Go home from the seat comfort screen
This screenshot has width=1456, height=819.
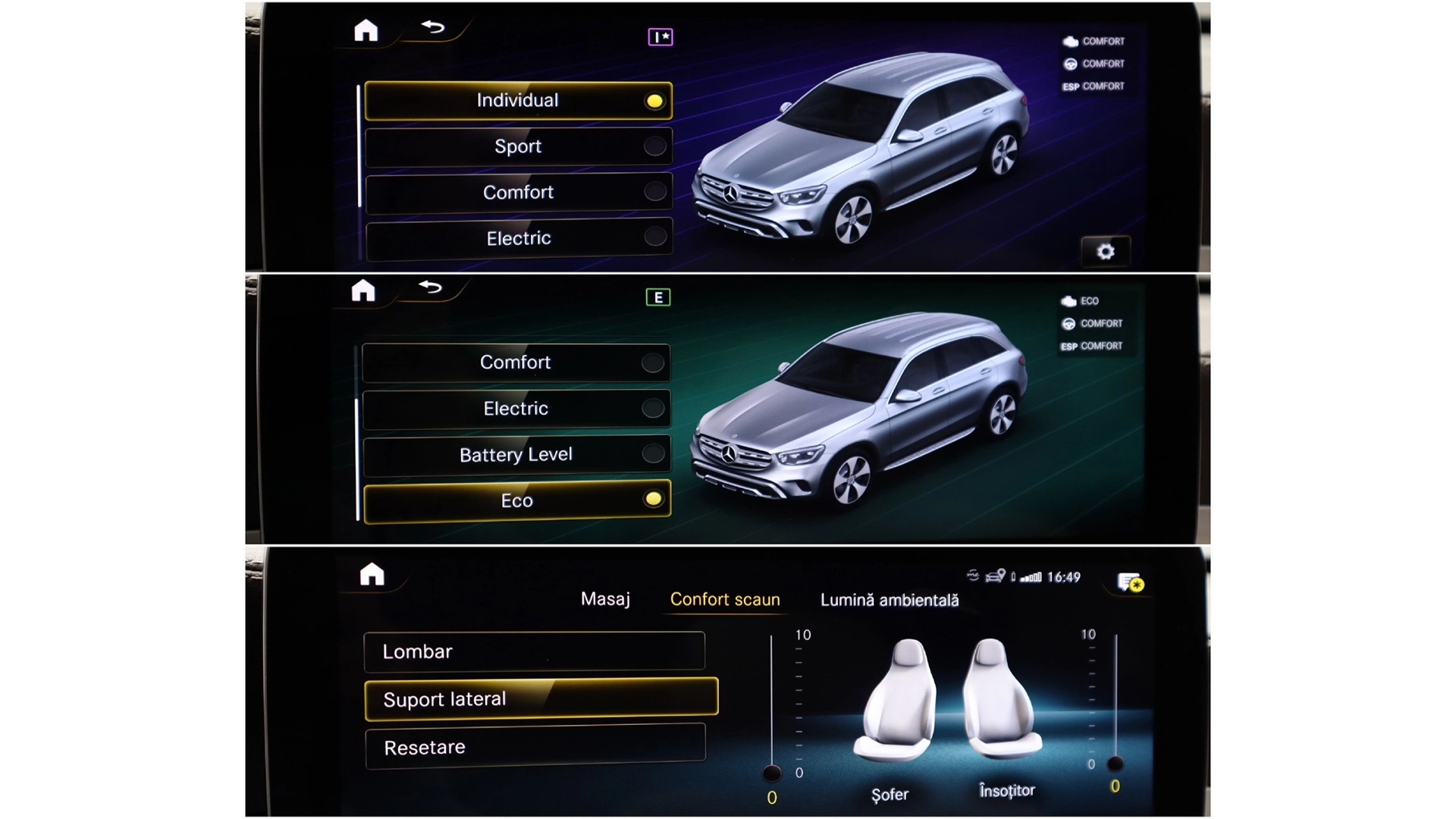click(372, 575)
